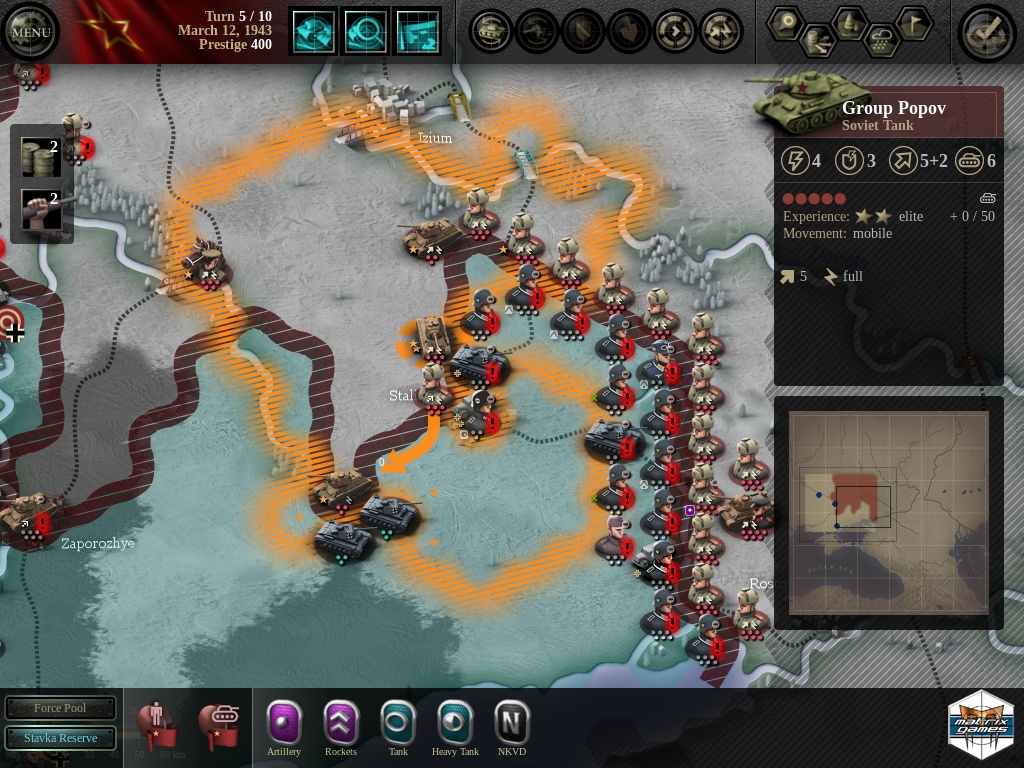Open the weather cloud hexagon icon

[x=882, y=41]
